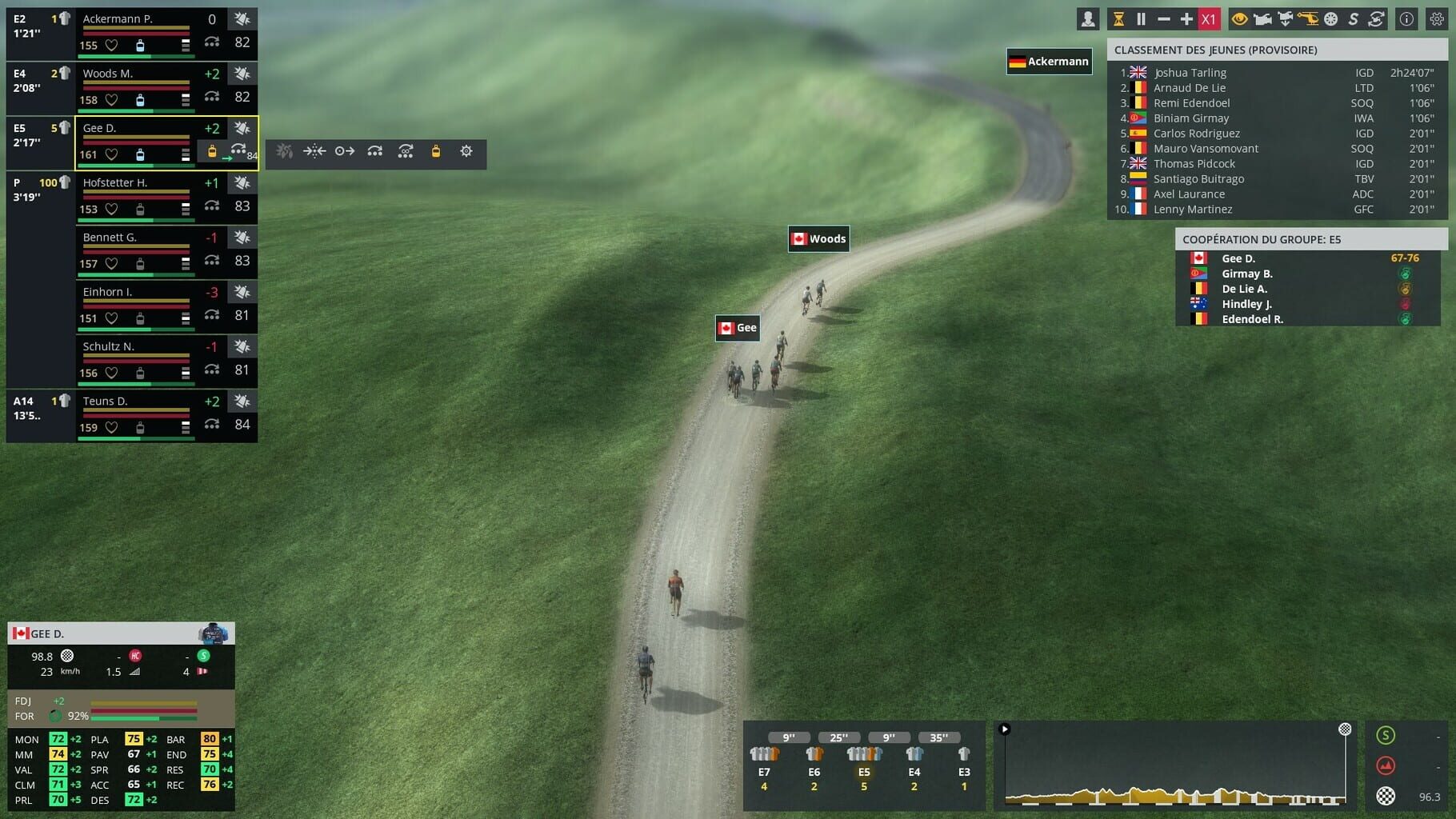Mute announcements for Ackermann P. with the bell icon
The height and width of the screenshot is (819, 1456).
coord(242,18)
